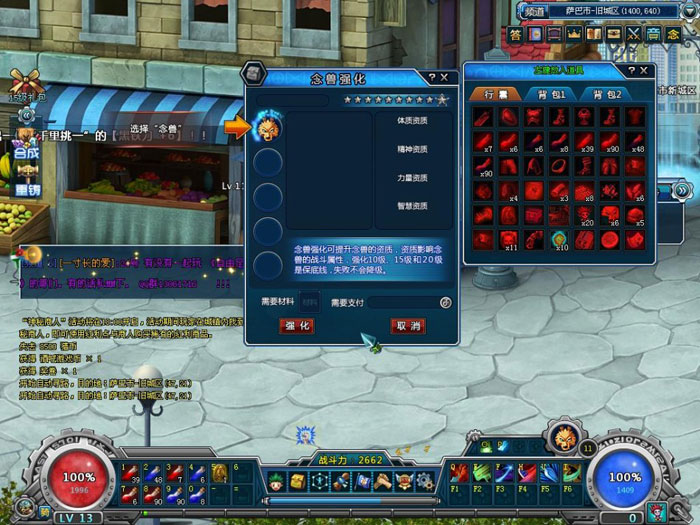The image size is (700, 525).
Task: Click the 频道 channel button
Action: click(534, 12)
